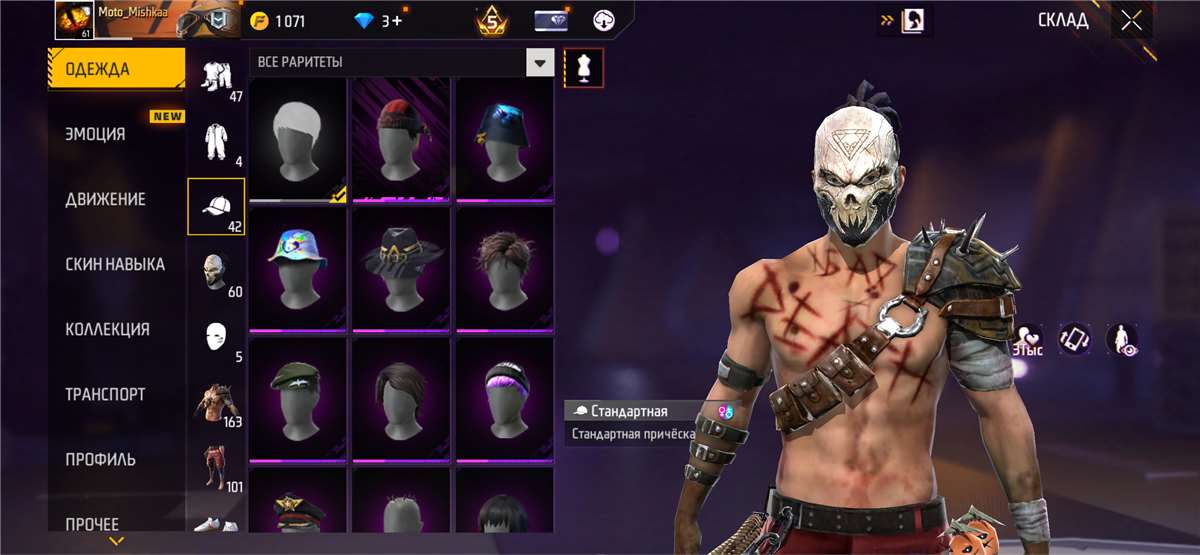Choose the red beanie hat item

coord(402,140)
